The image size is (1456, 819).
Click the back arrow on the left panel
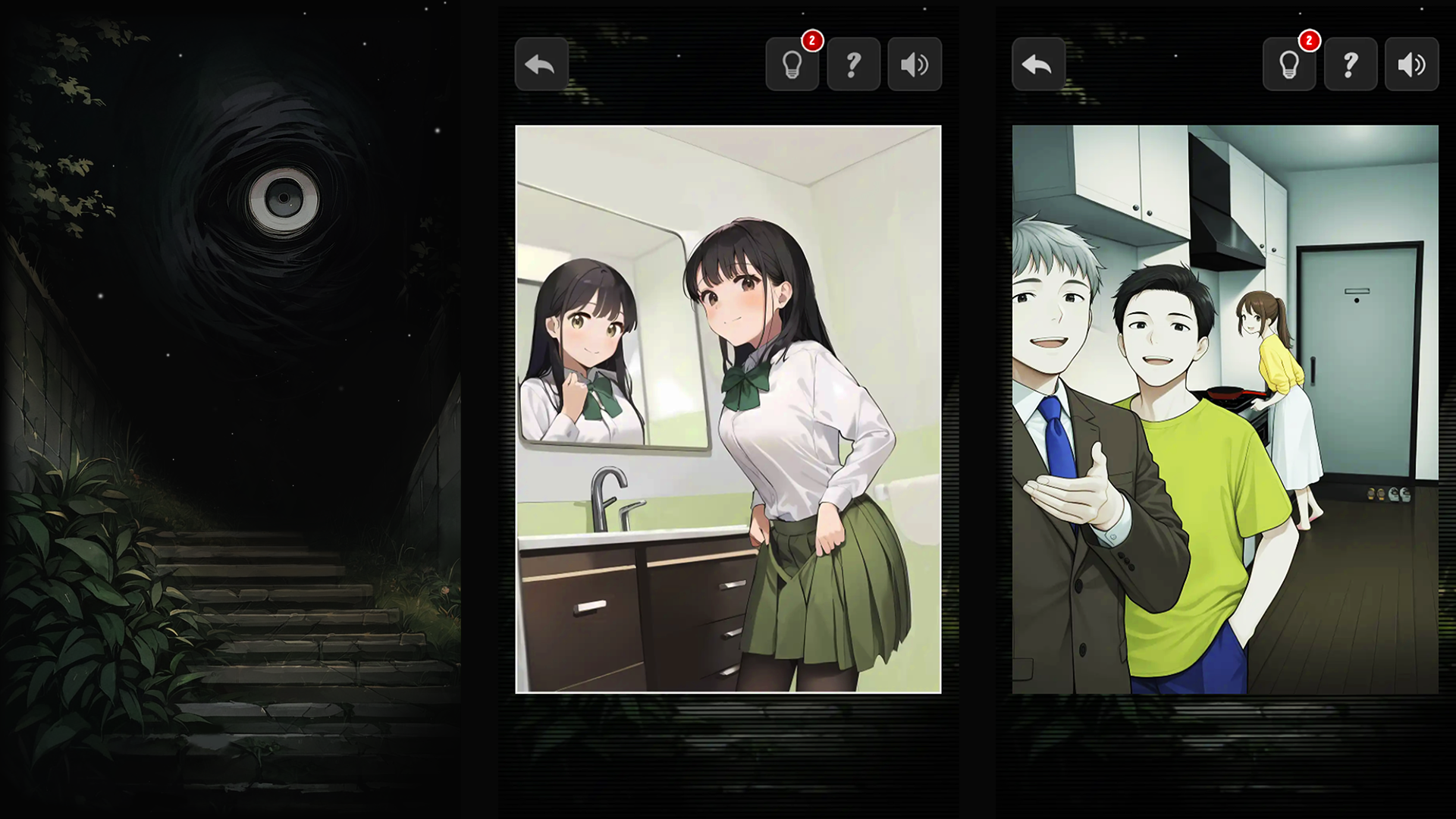pos(541,64)
